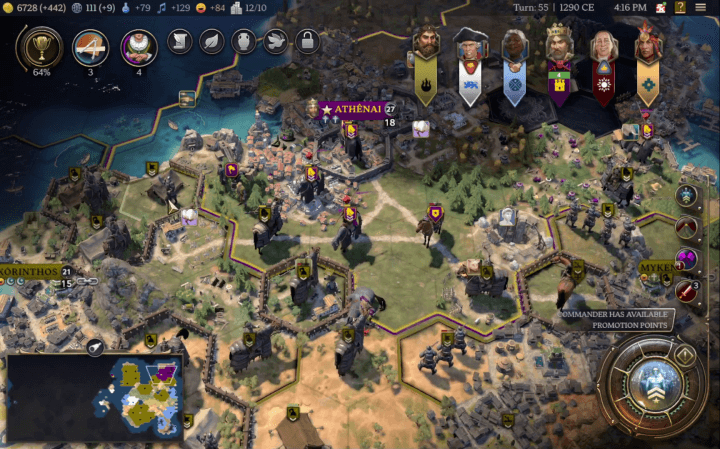Click the padlock unlocks icon
This screenshot has width=720, height=449.
(308, 42)
